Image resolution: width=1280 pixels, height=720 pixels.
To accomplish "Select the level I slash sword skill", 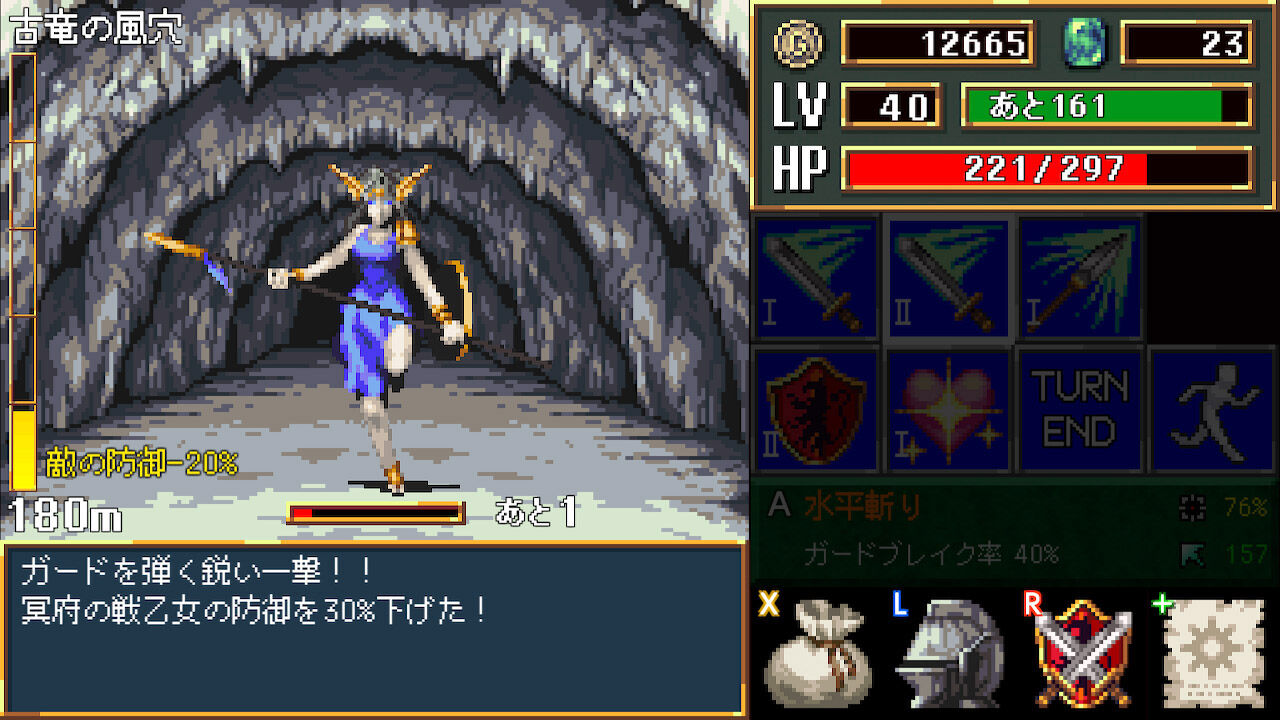I will pos(817,277).
